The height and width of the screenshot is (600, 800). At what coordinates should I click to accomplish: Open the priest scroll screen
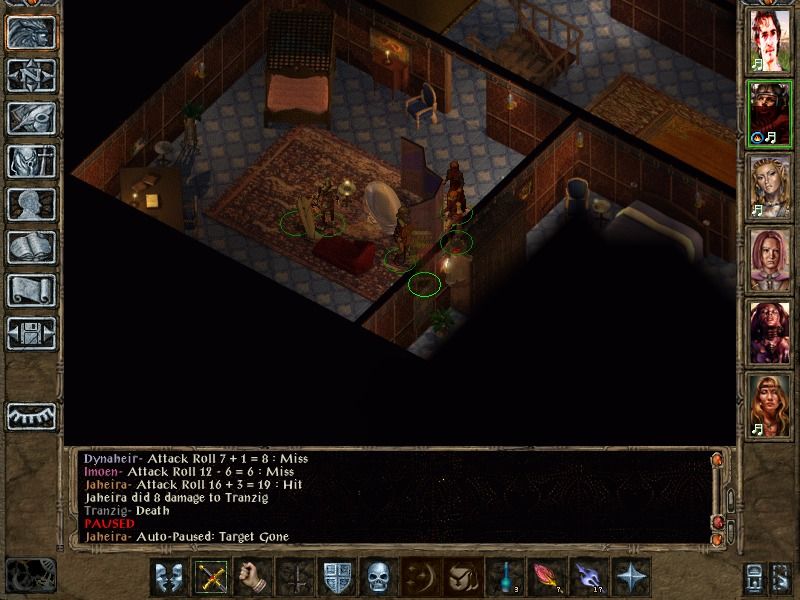pyautogui.click(x=31, y=290)
